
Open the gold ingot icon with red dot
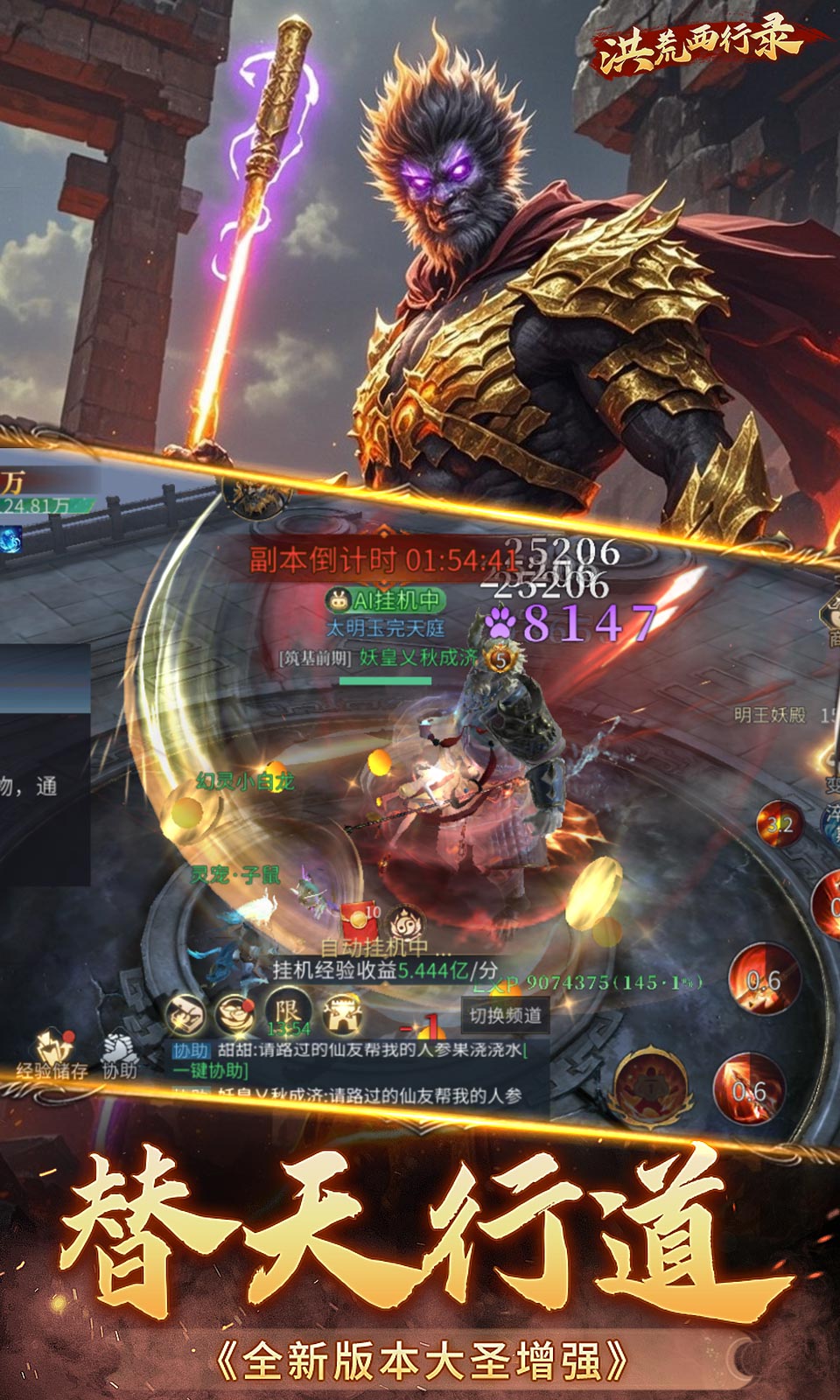pyautogui.click(x=234, y=1015)
